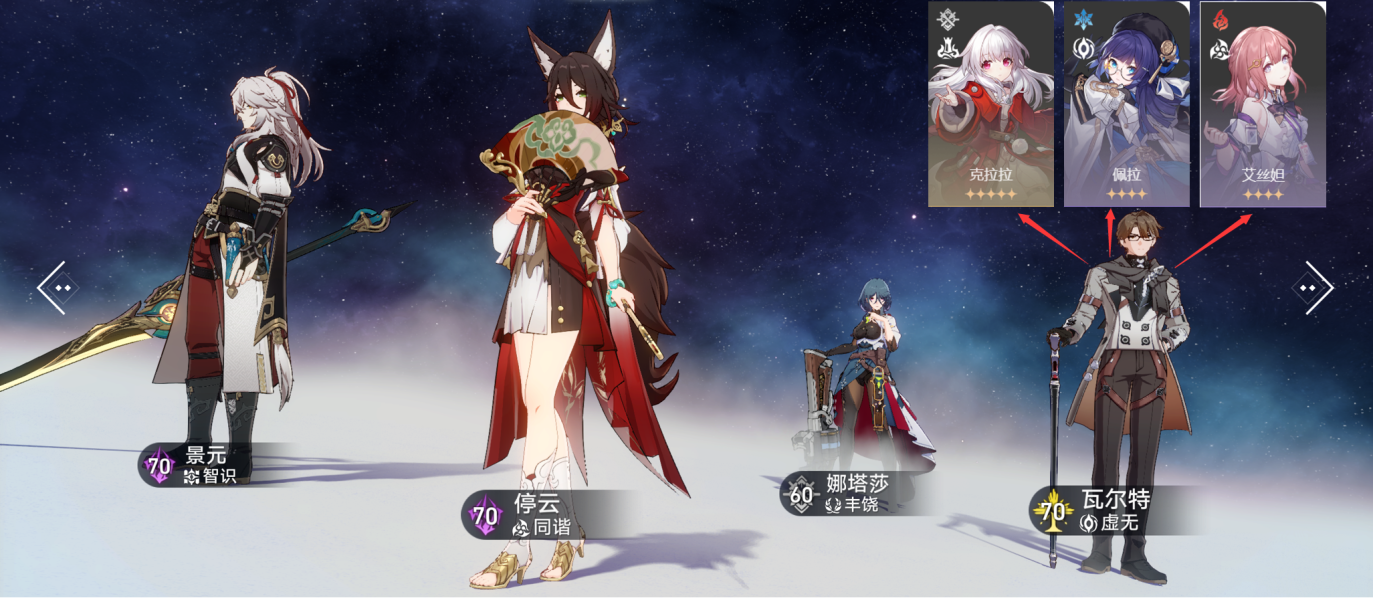Select the 景元 team member label
Screen dimensions: 1373x600
(x=195, y=465)
